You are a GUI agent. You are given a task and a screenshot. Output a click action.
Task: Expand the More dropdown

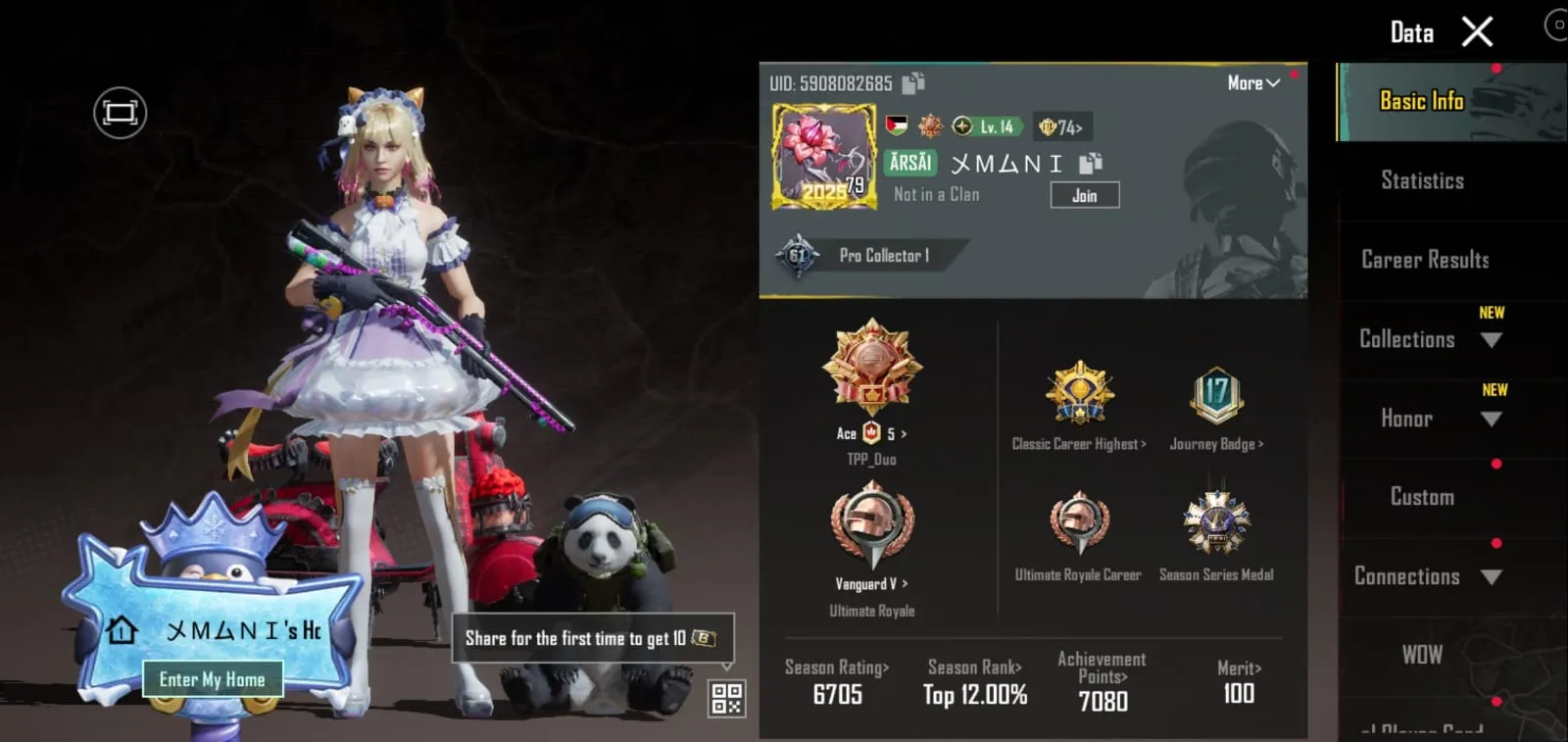point(1251,83)
